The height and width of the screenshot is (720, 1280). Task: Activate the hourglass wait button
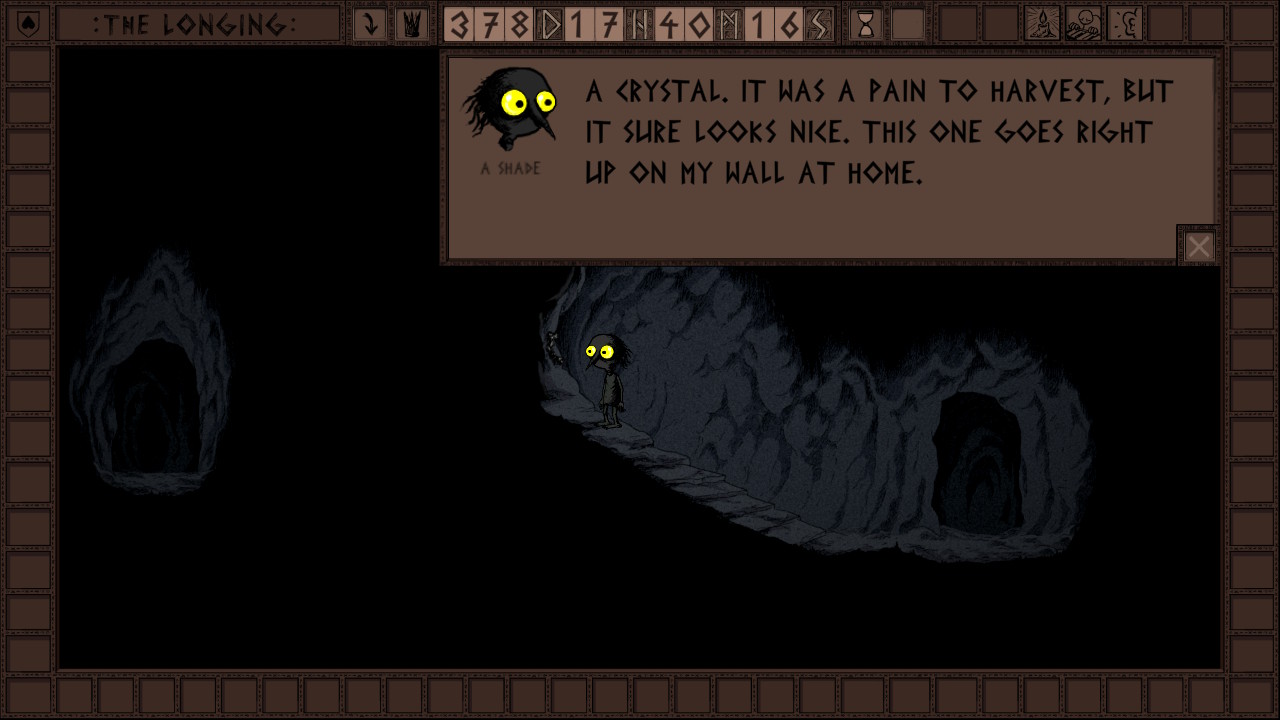click(866, 24)
